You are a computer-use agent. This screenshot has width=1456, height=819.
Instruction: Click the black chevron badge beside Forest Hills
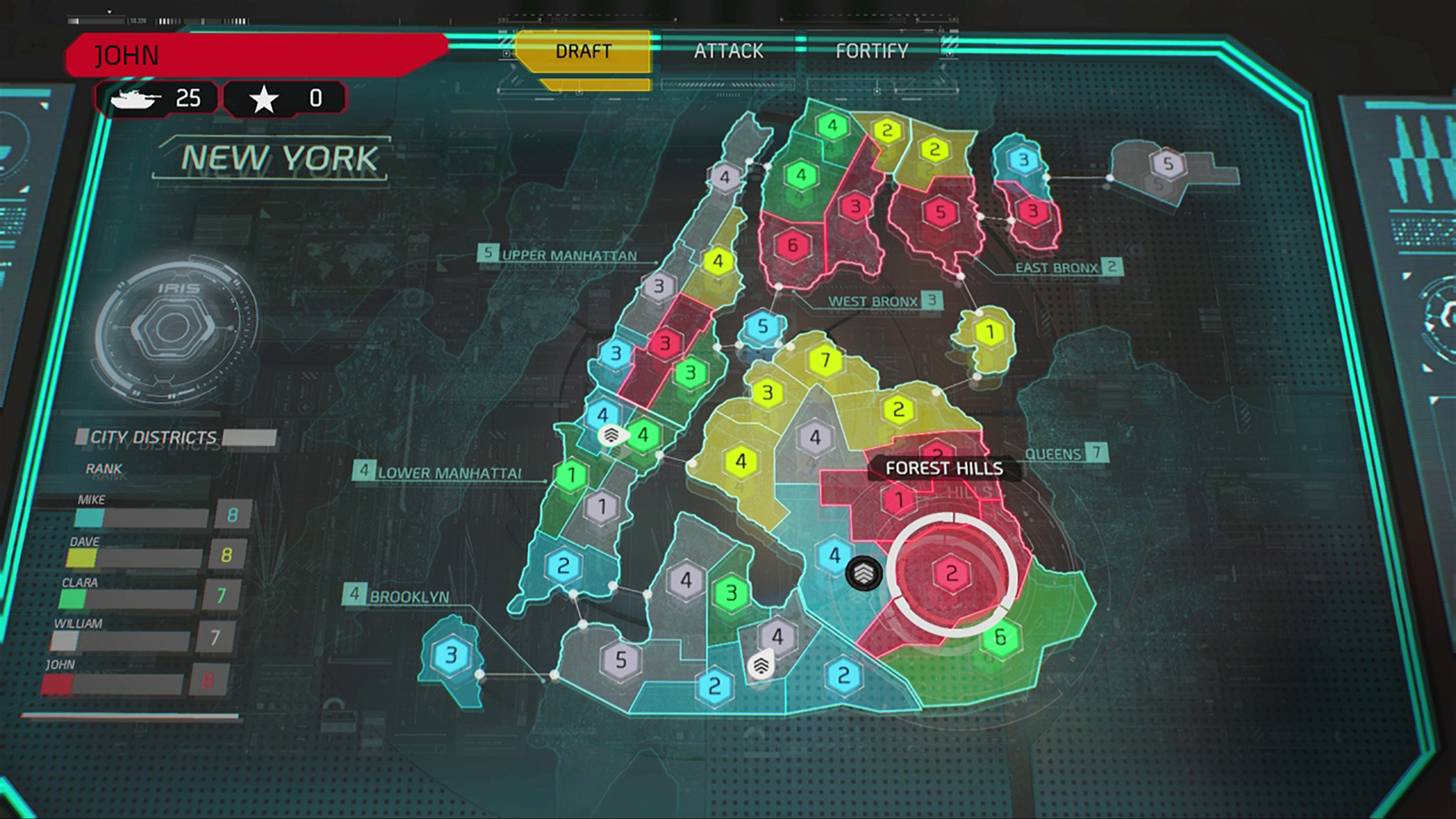click(863, 573)
